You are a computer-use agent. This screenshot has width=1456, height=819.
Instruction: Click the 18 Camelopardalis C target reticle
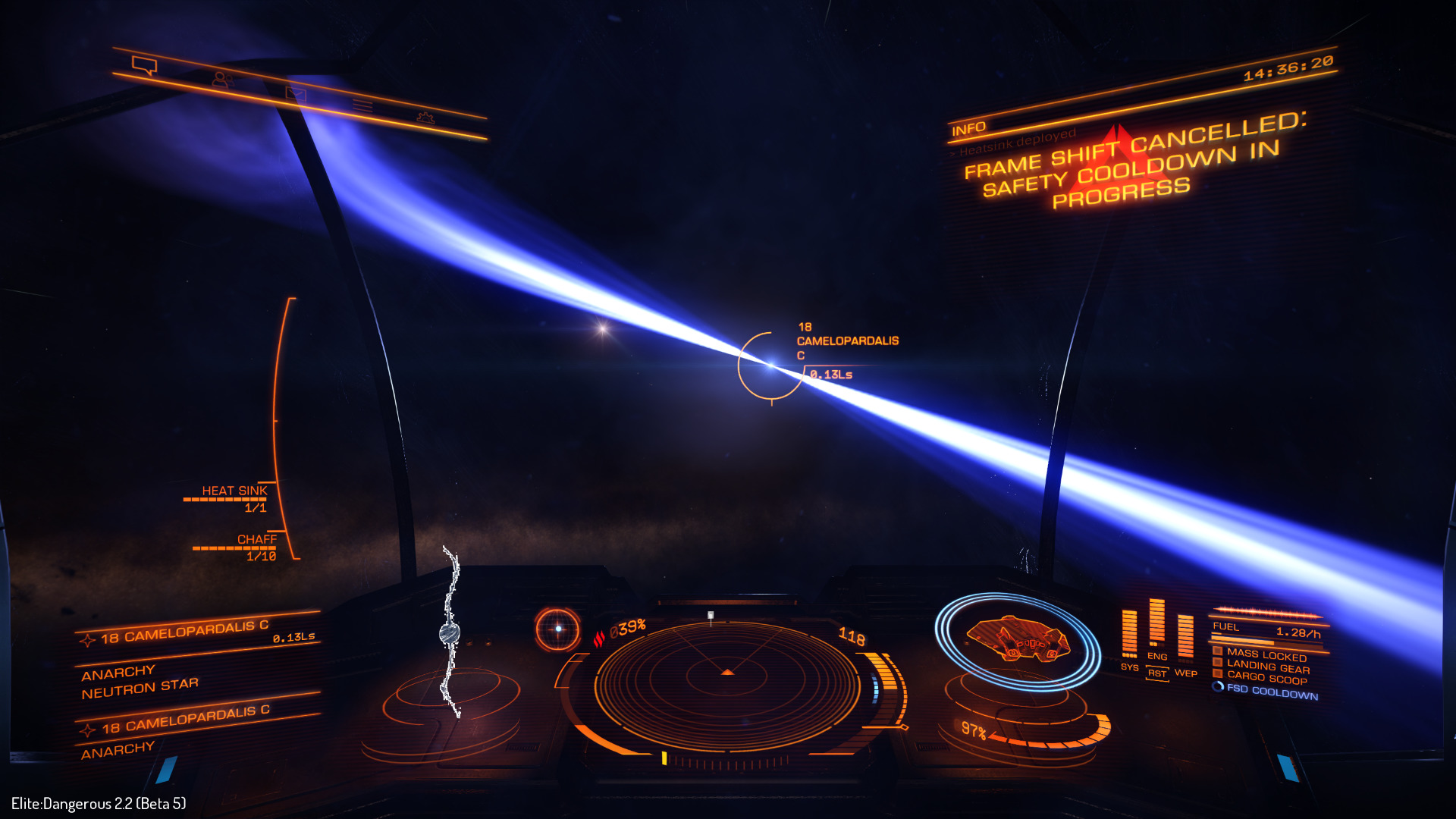pyautogui.click(x=771, y=366)
